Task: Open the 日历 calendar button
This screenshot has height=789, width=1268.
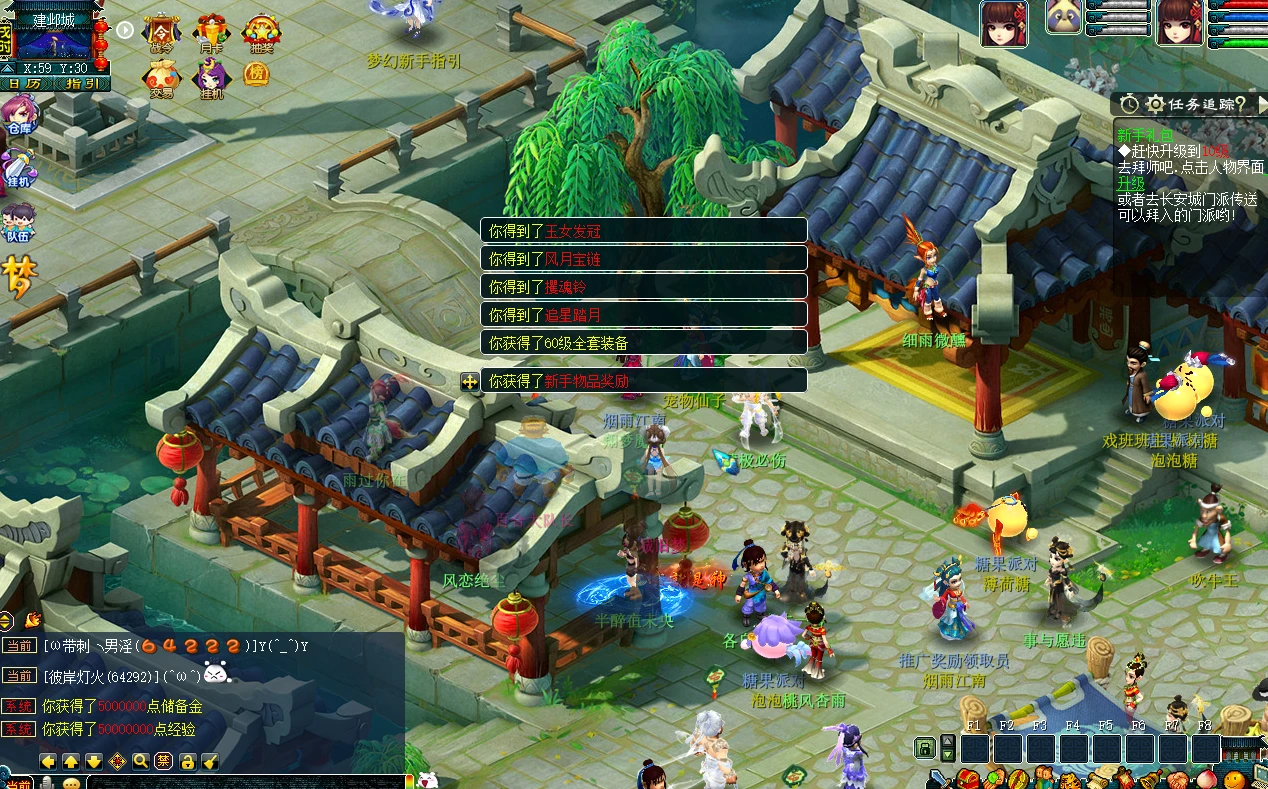Action: pyautogui.click(x=26, y=84)
